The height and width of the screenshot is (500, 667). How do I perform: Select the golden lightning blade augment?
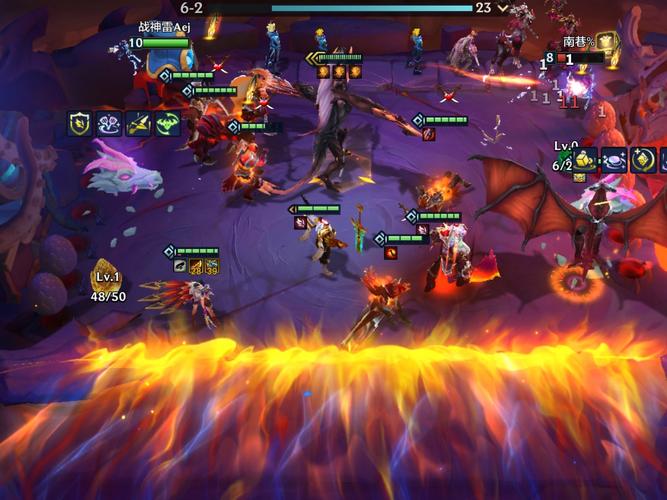coord(138,124)
